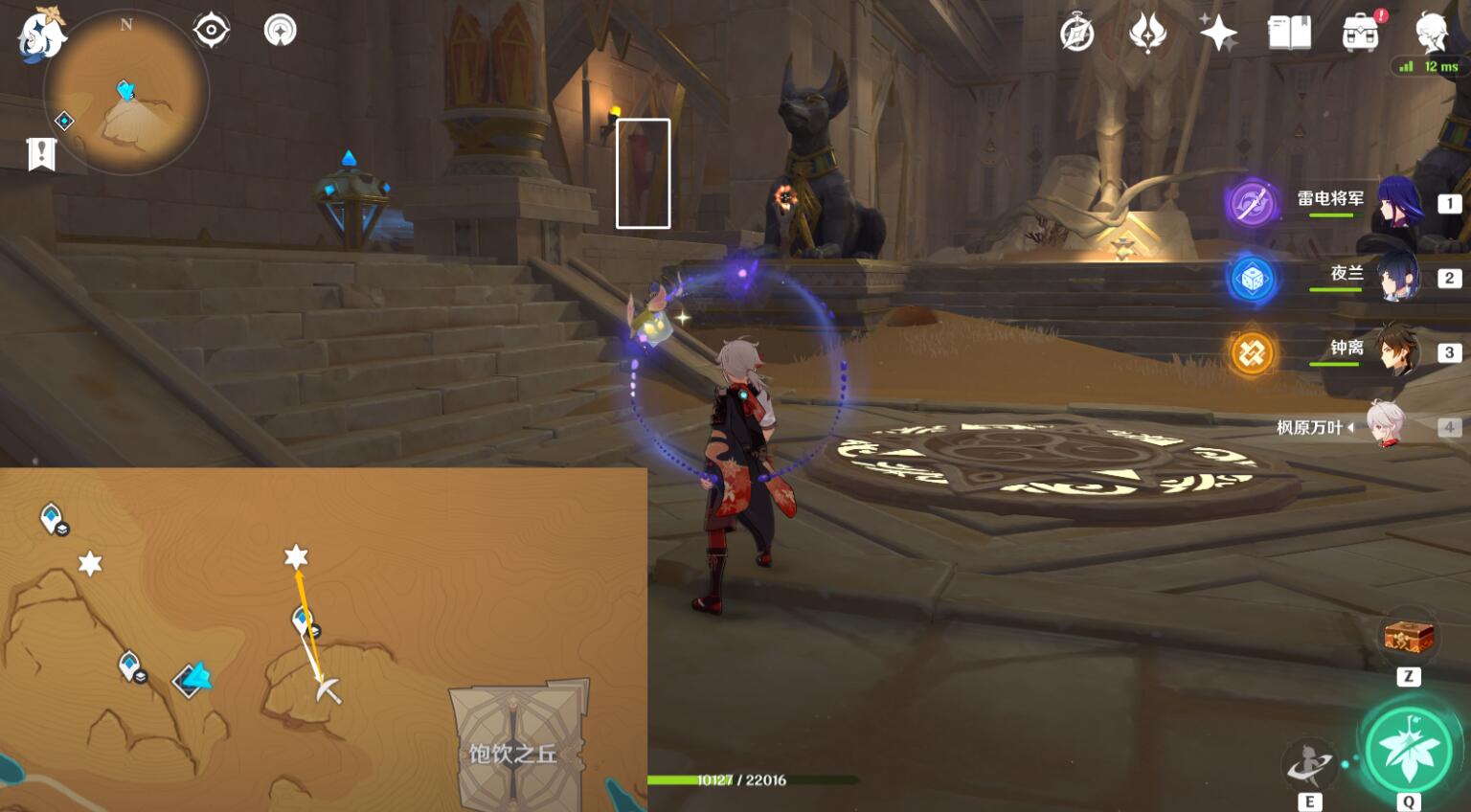Open the Adventurer Handbook book icon

[1289, 34]
